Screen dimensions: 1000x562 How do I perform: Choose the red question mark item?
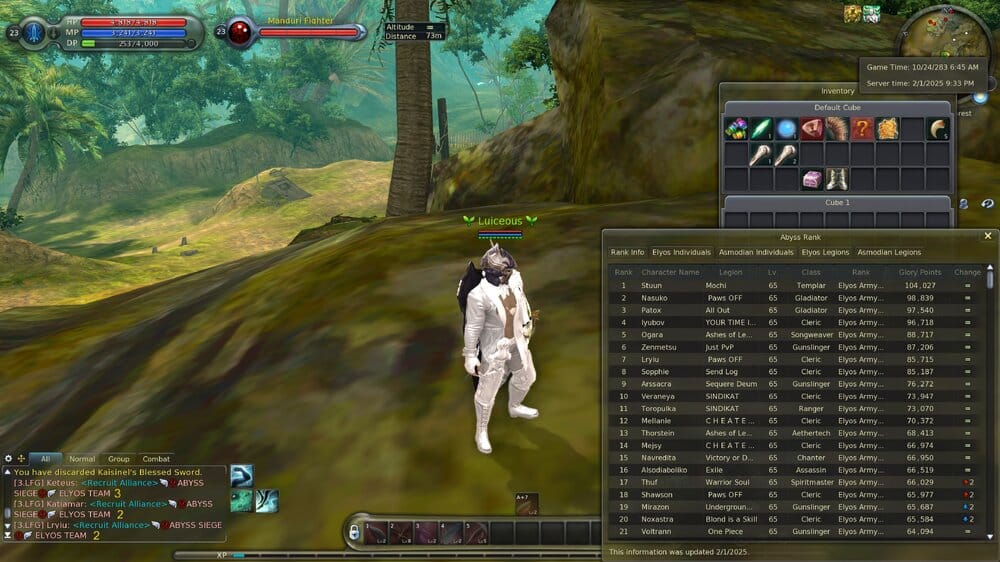pyautogui.click(x=862, y=129)
